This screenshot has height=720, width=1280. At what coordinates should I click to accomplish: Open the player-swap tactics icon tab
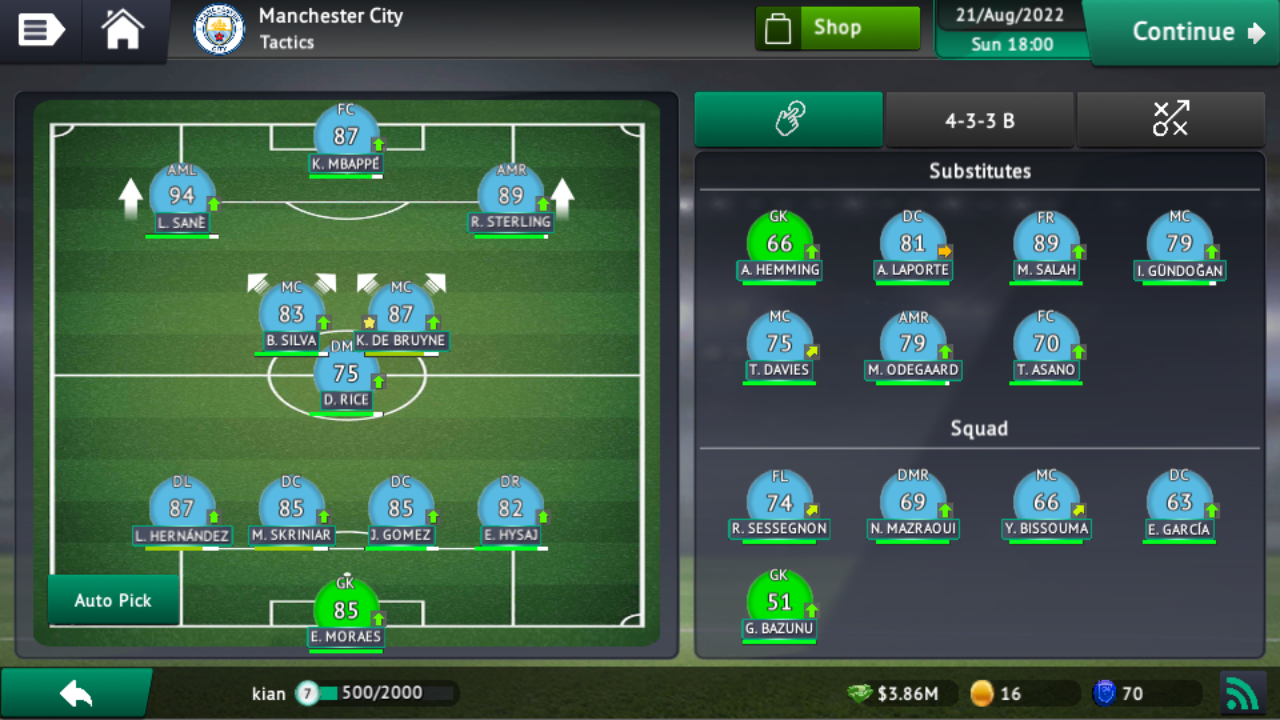click(1170, 119)
